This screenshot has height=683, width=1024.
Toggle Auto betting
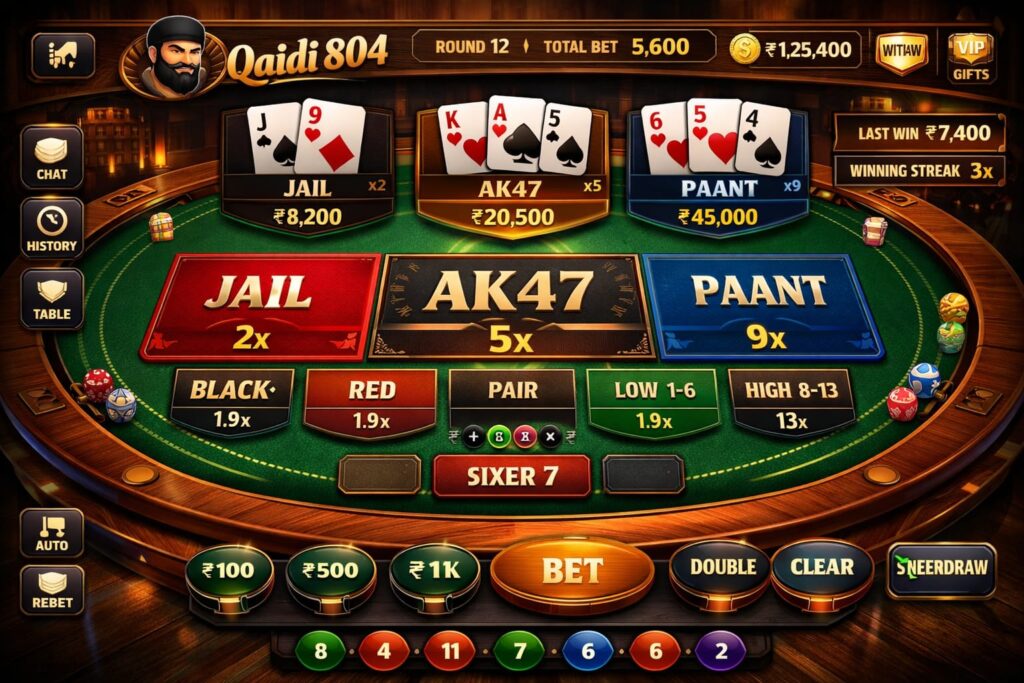pos(51,532)
